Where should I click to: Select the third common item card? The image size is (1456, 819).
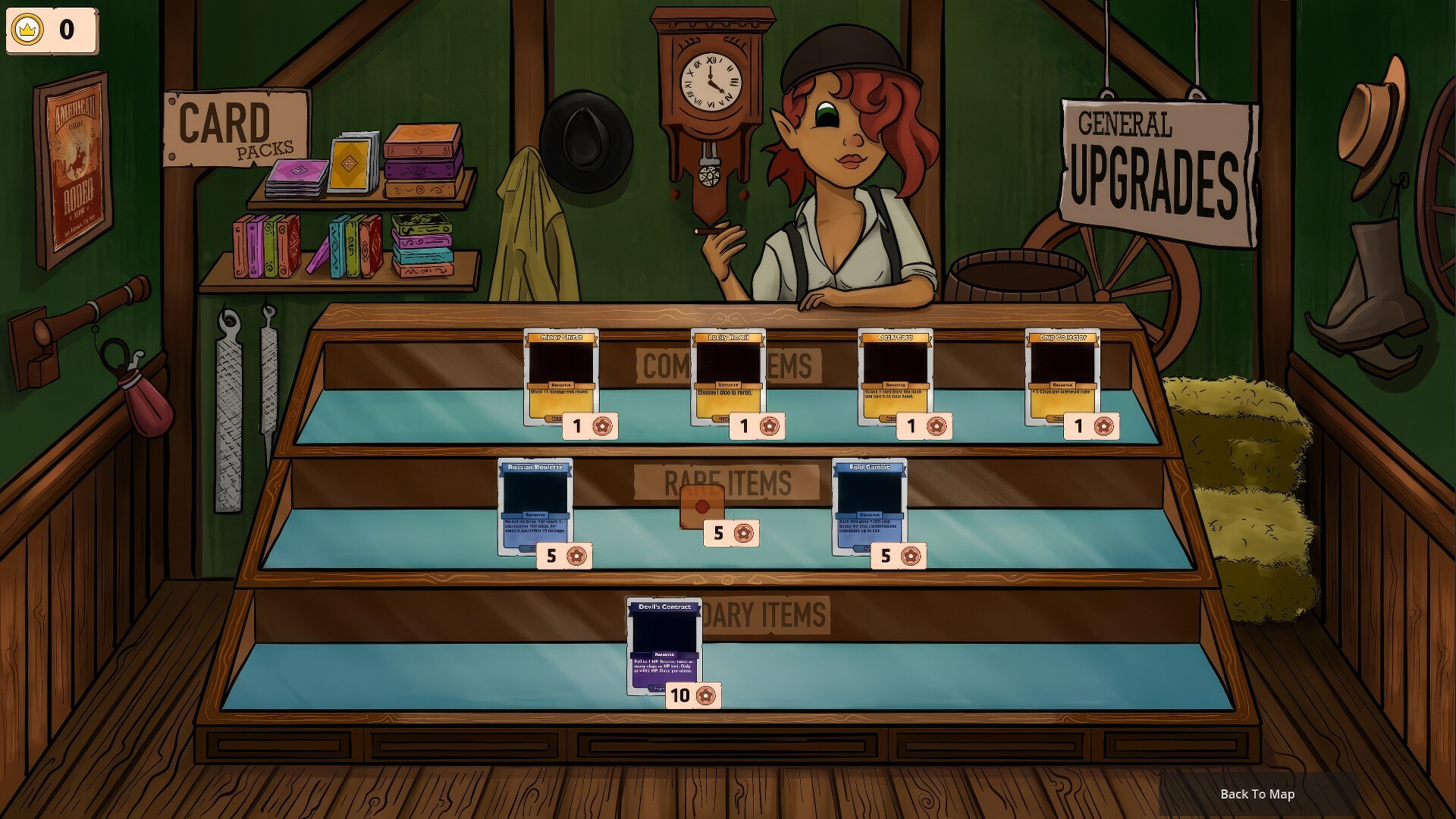tap(895, 375)
